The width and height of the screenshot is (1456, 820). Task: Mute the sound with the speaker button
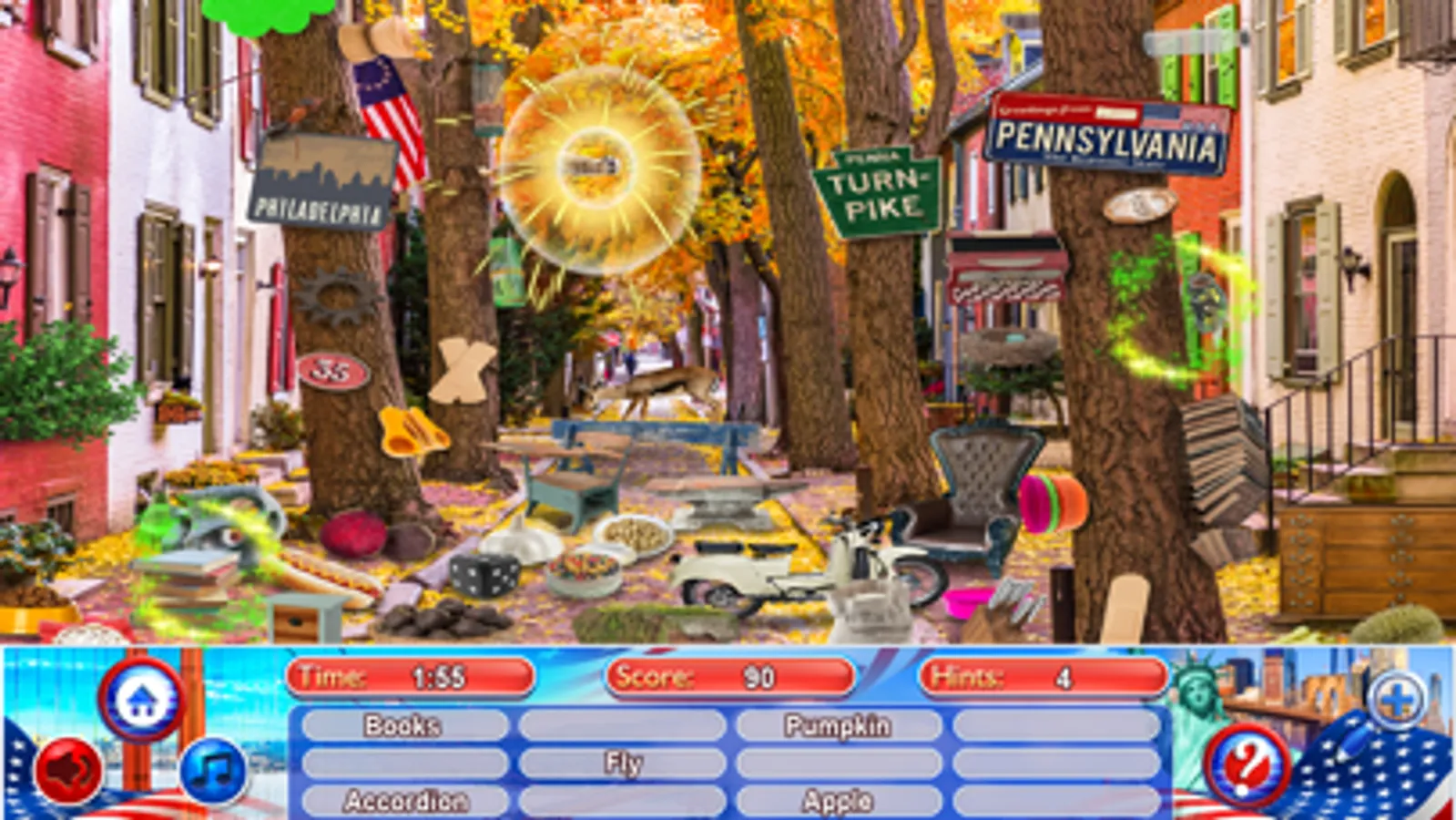coord(70,770)
